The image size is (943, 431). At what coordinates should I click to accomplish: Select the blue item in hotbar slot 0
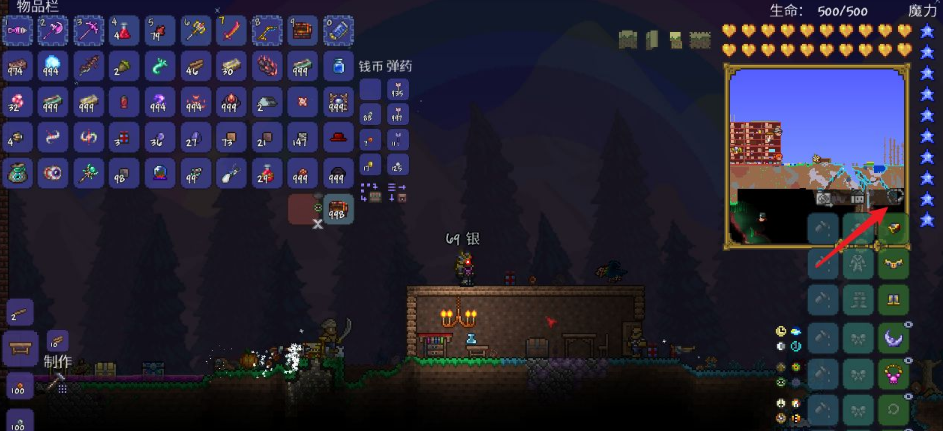338,30
